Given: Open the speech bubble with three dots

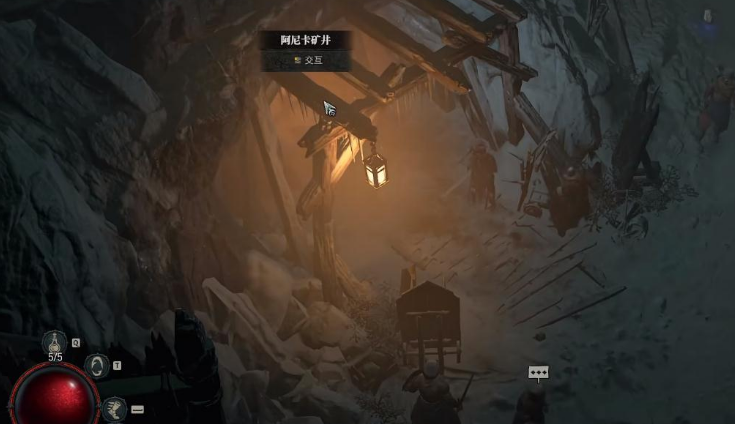Looking at the screenshot, I should click(x=539, y=373).
